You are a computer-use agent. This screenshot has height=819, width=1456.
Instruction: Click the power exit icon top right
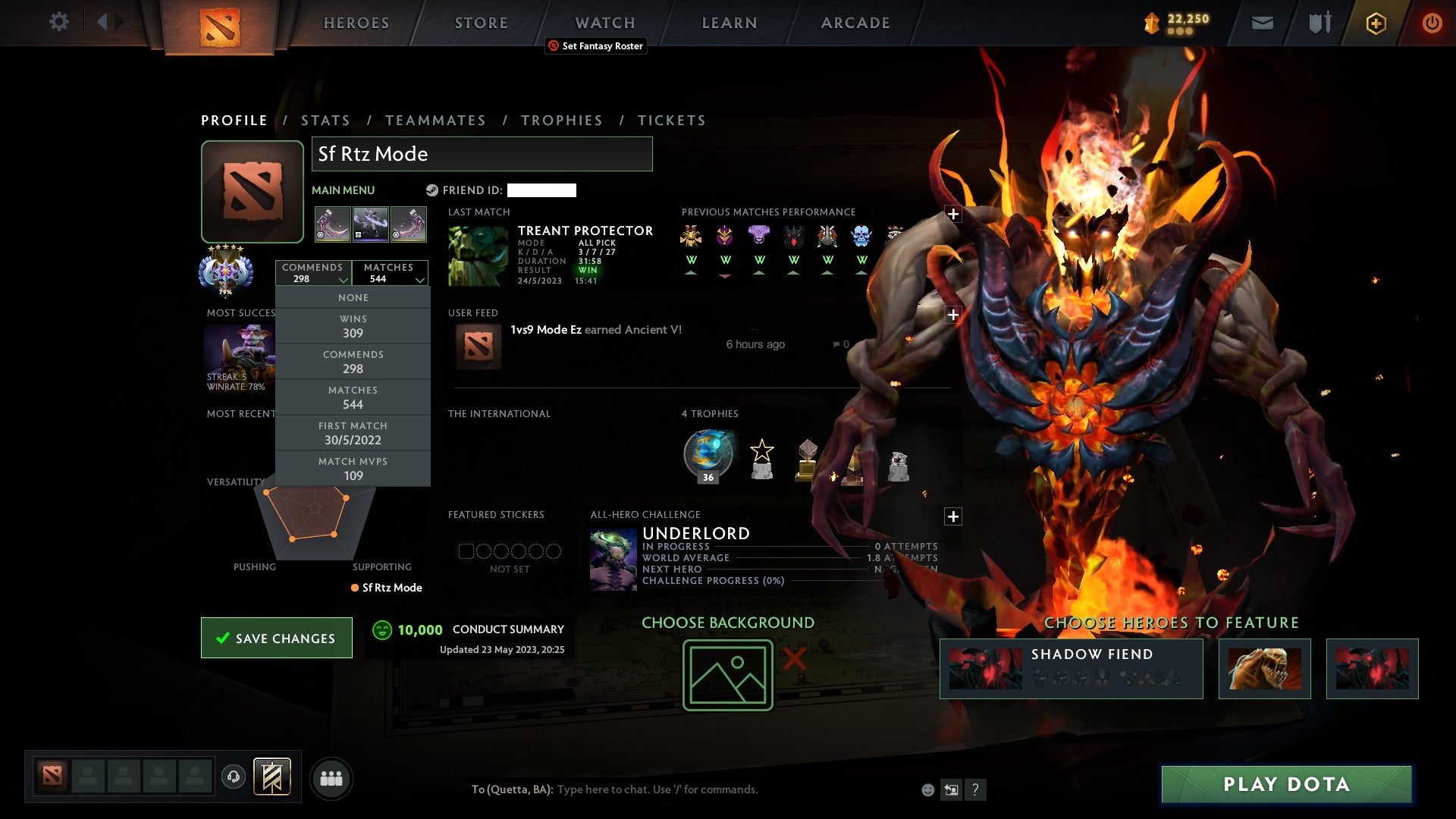[1432, 23]
